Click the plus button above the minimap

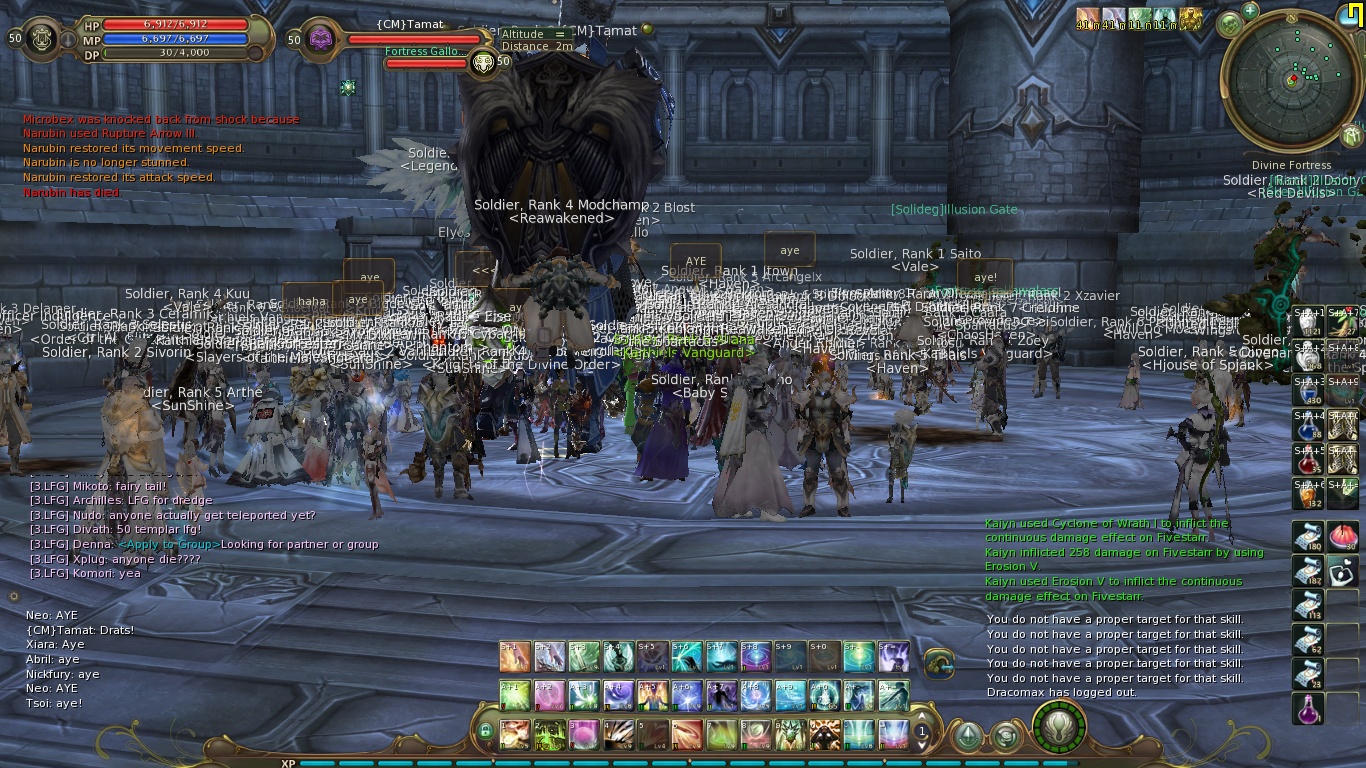coord(1250,11)
